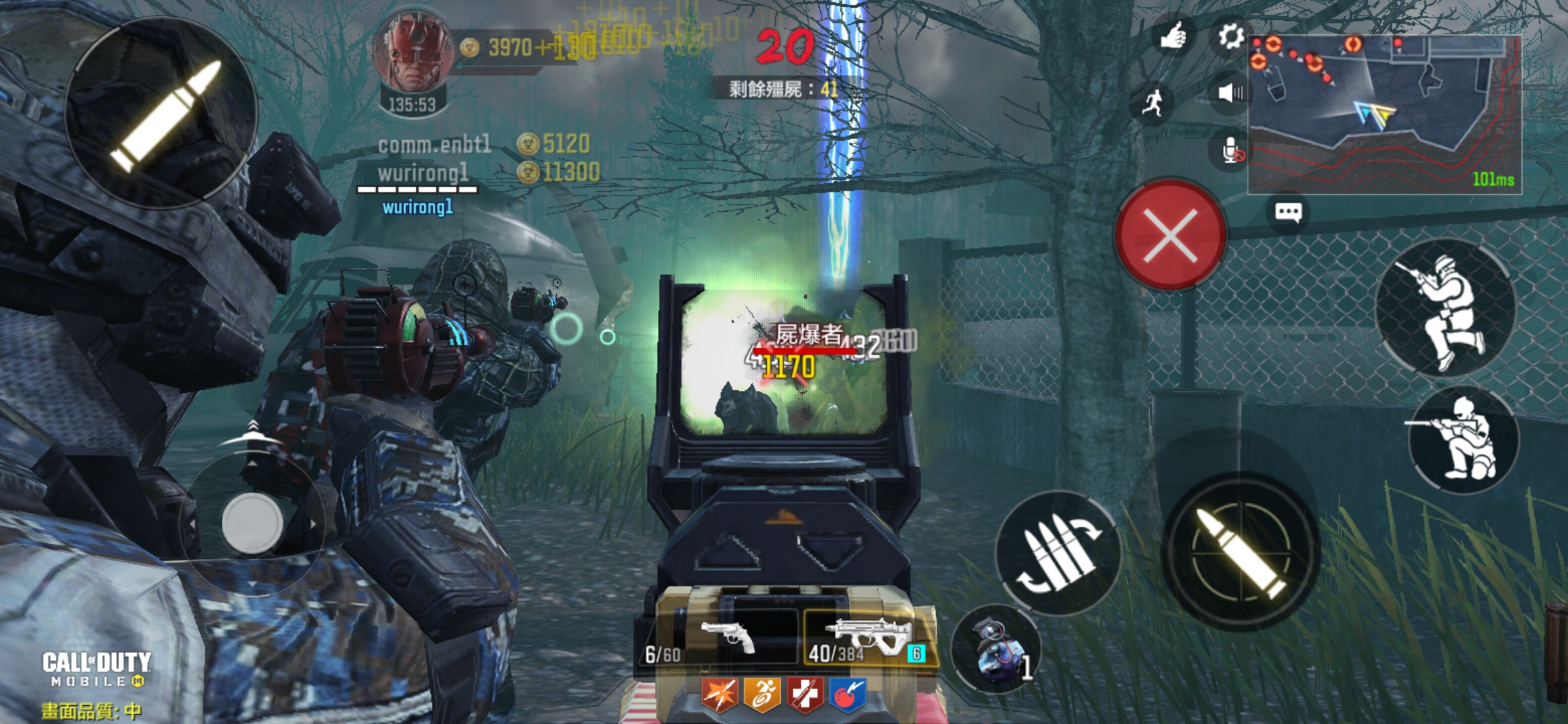Expand the minimap
The image size is (1568, 724).
[1384, 114]
